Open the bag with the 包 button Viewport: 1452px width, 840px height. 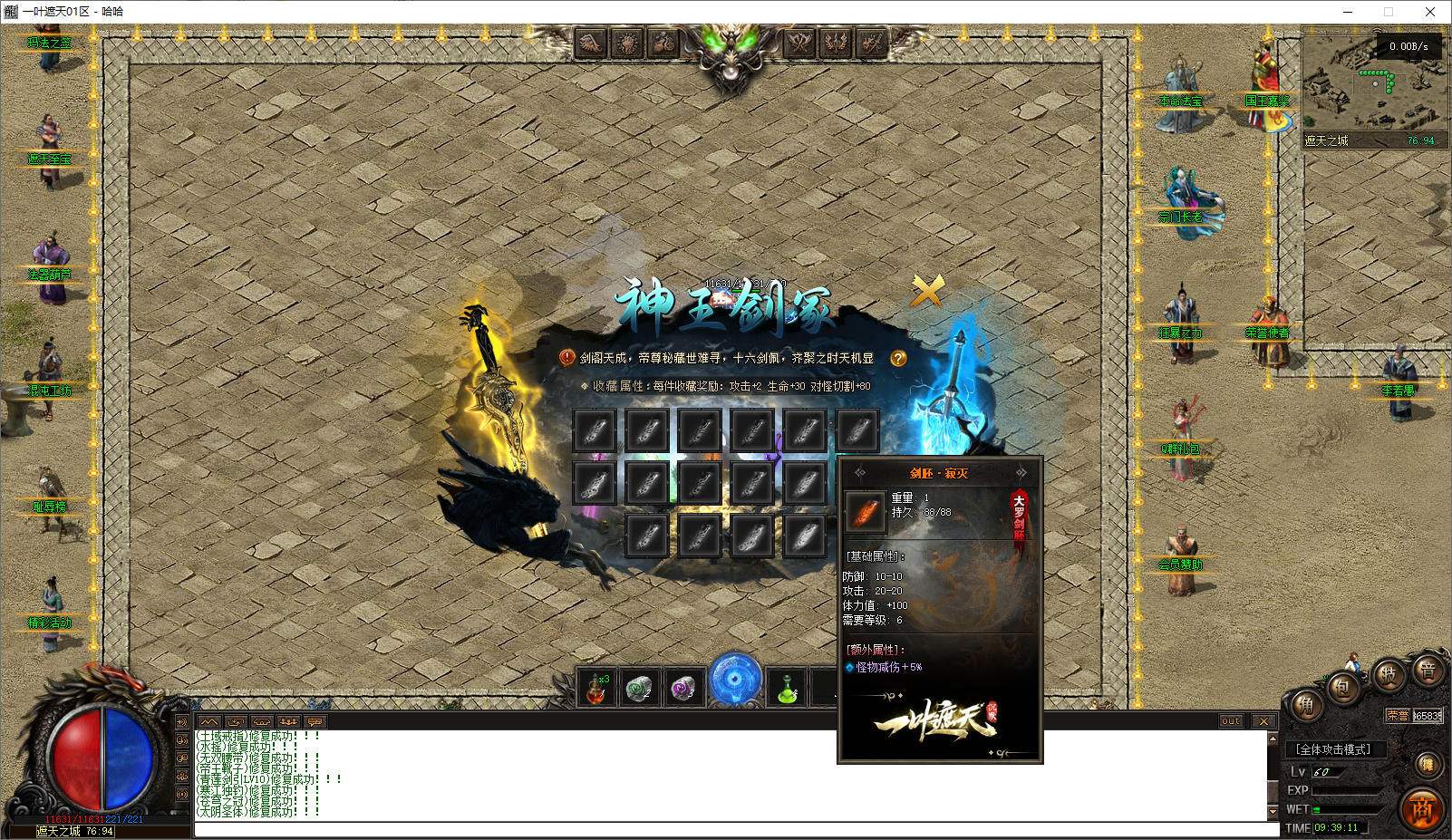[1341, 687]
